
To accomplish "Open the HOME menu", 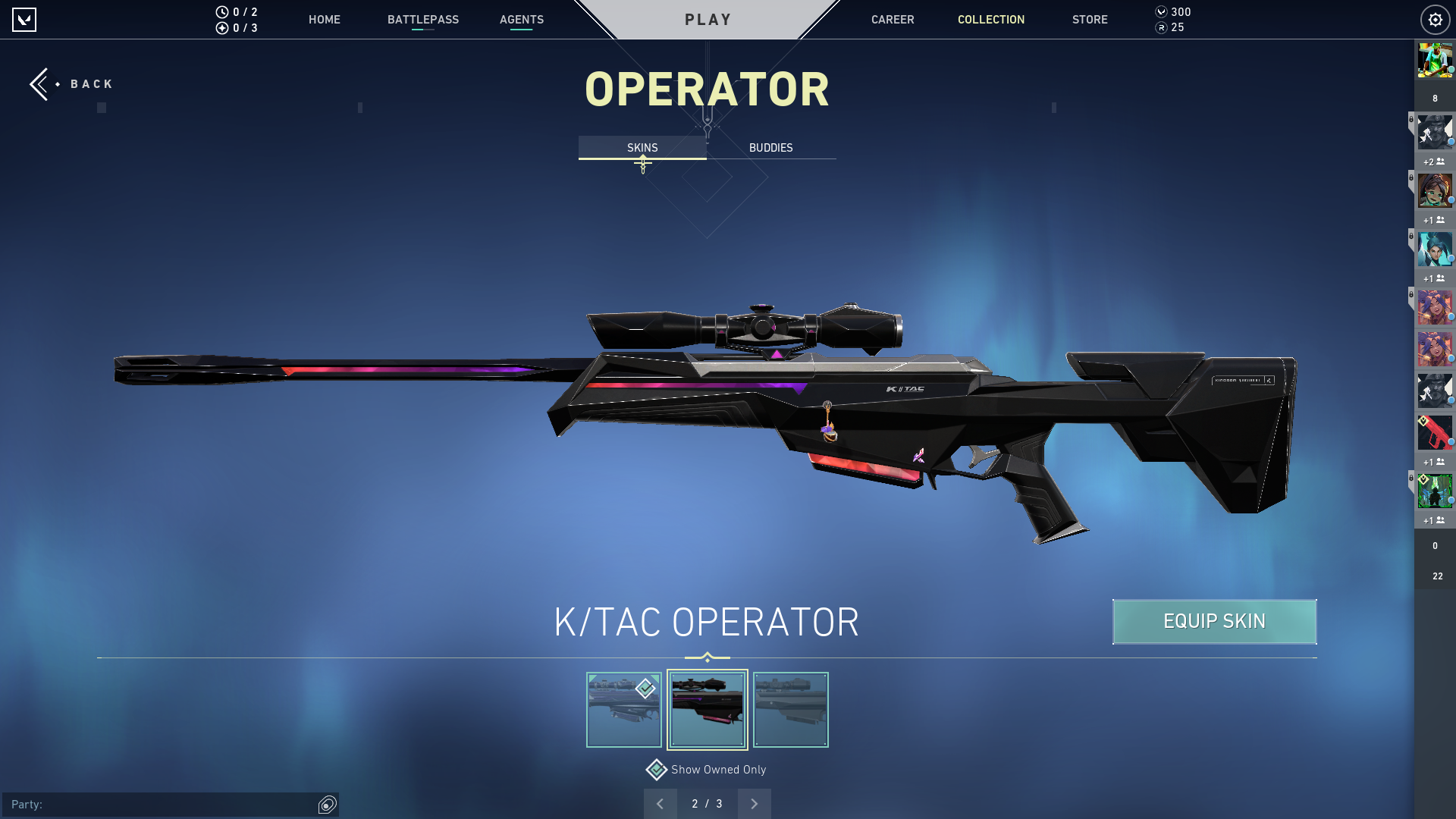I will (324, 20).
